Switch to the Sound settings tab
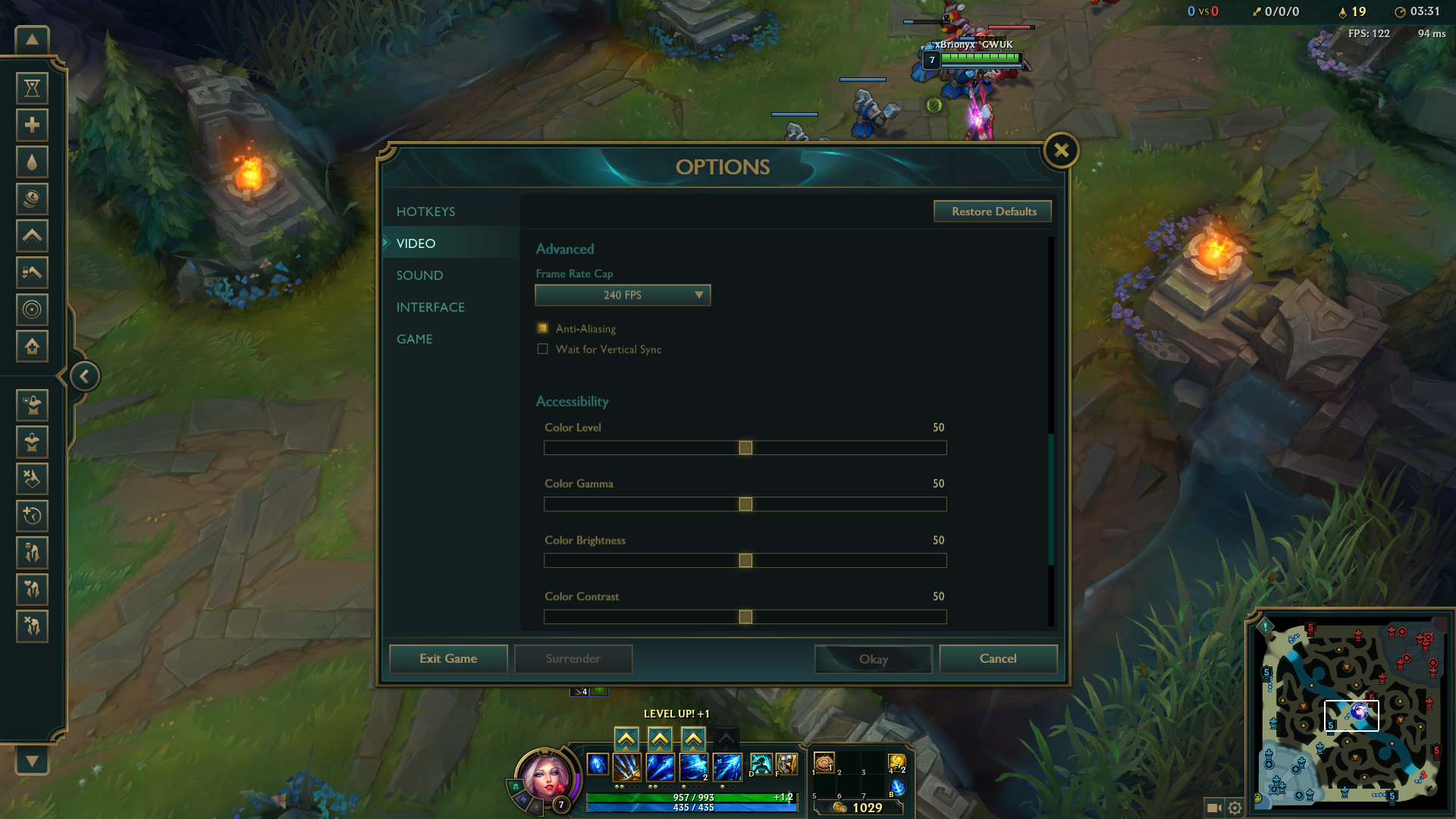Screen dimensions: 1456x819 [419, 275]
